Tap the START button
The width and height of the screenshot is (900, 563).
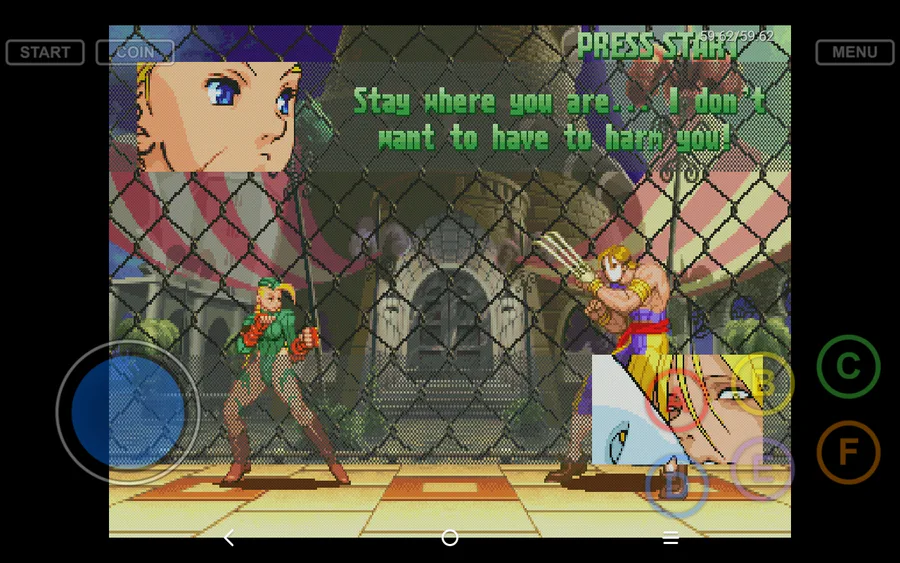(x=45, y=52)
